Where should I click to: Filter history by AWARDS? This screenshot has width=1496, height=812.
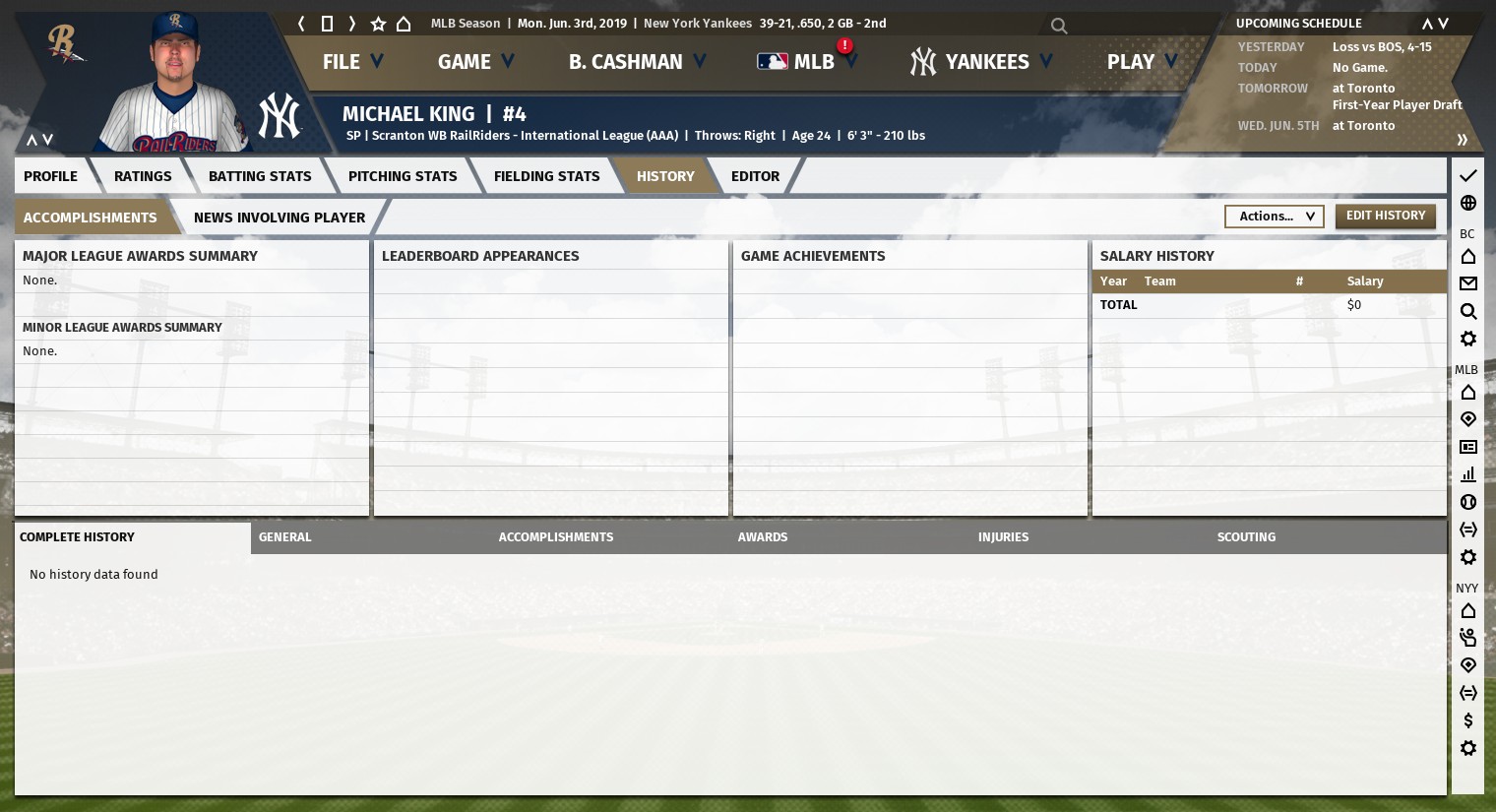[763, 537]
